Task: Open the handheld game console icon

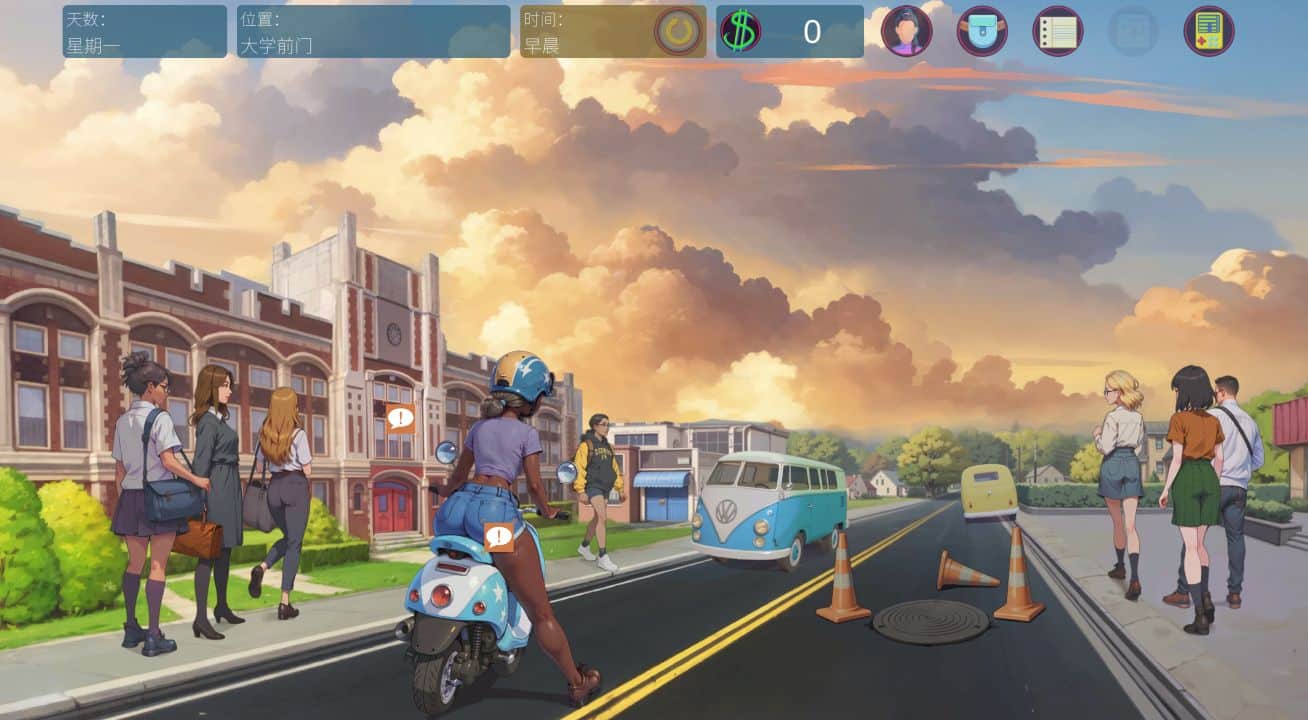Action: tap(1209, 31)
